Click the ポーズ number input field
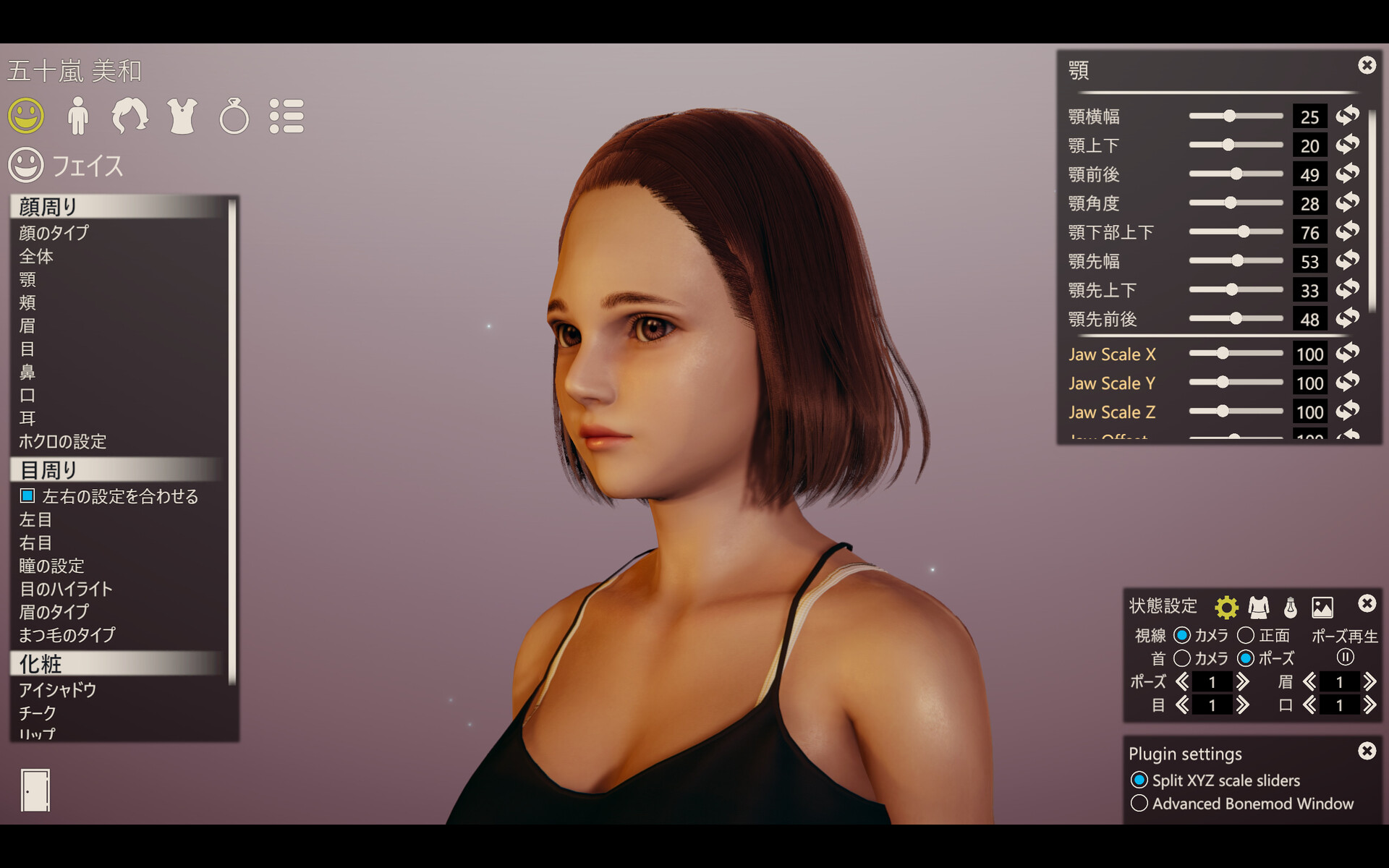This screenshot has width=1389, height=868. pos(1212,681)
